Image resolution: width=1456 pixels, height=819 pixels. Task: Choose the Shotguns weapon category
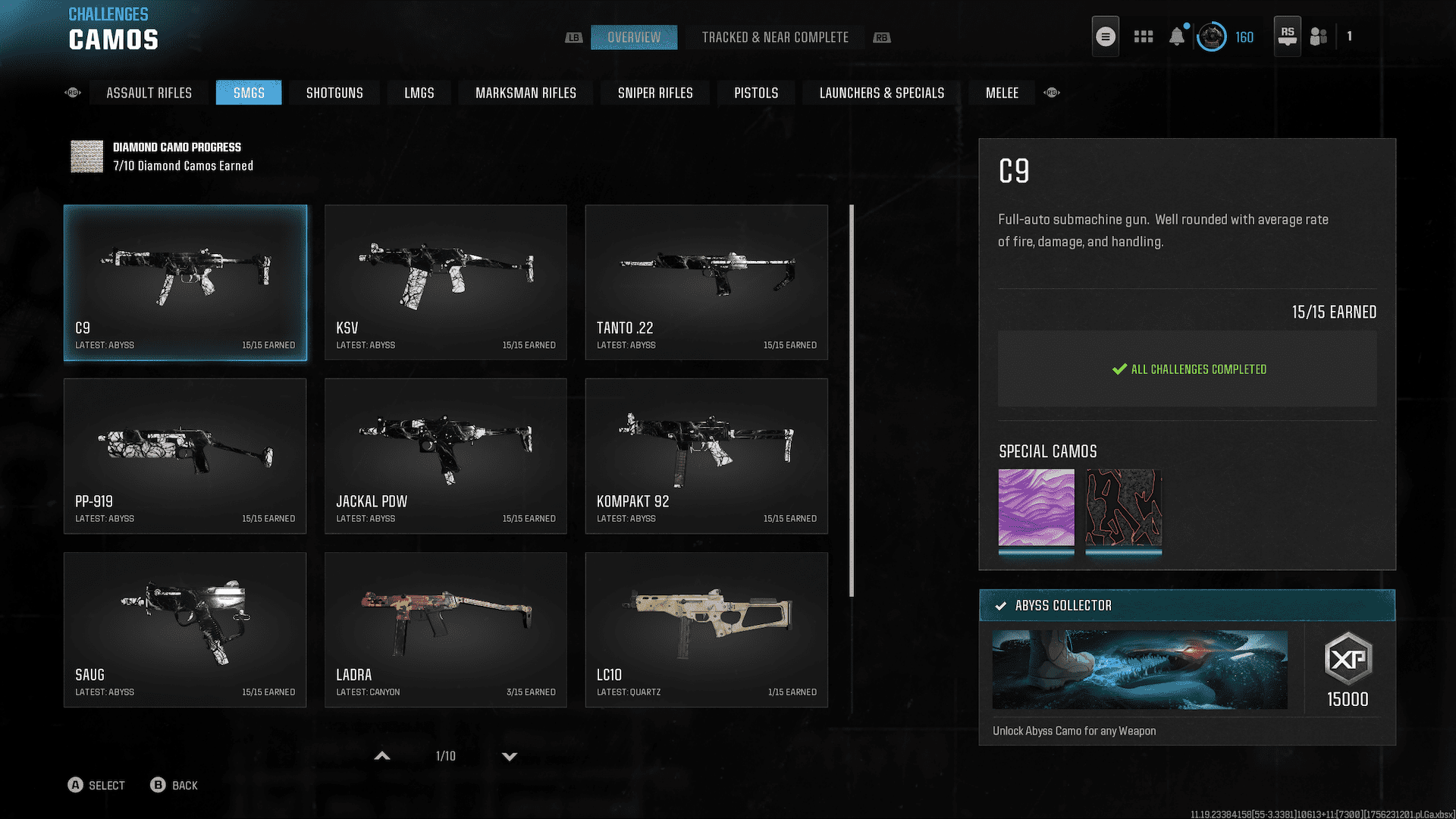click(x=334, y=93)
